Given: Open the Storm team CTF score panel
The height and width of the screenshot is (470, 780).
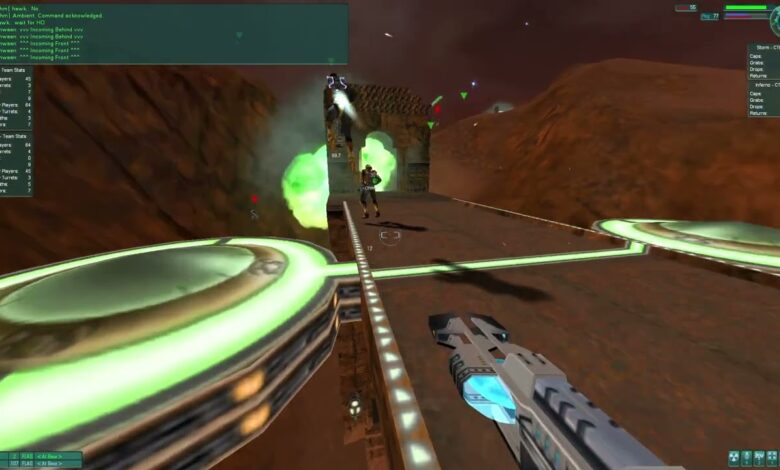Looking at the screenshot, I should tap(763, 61).
